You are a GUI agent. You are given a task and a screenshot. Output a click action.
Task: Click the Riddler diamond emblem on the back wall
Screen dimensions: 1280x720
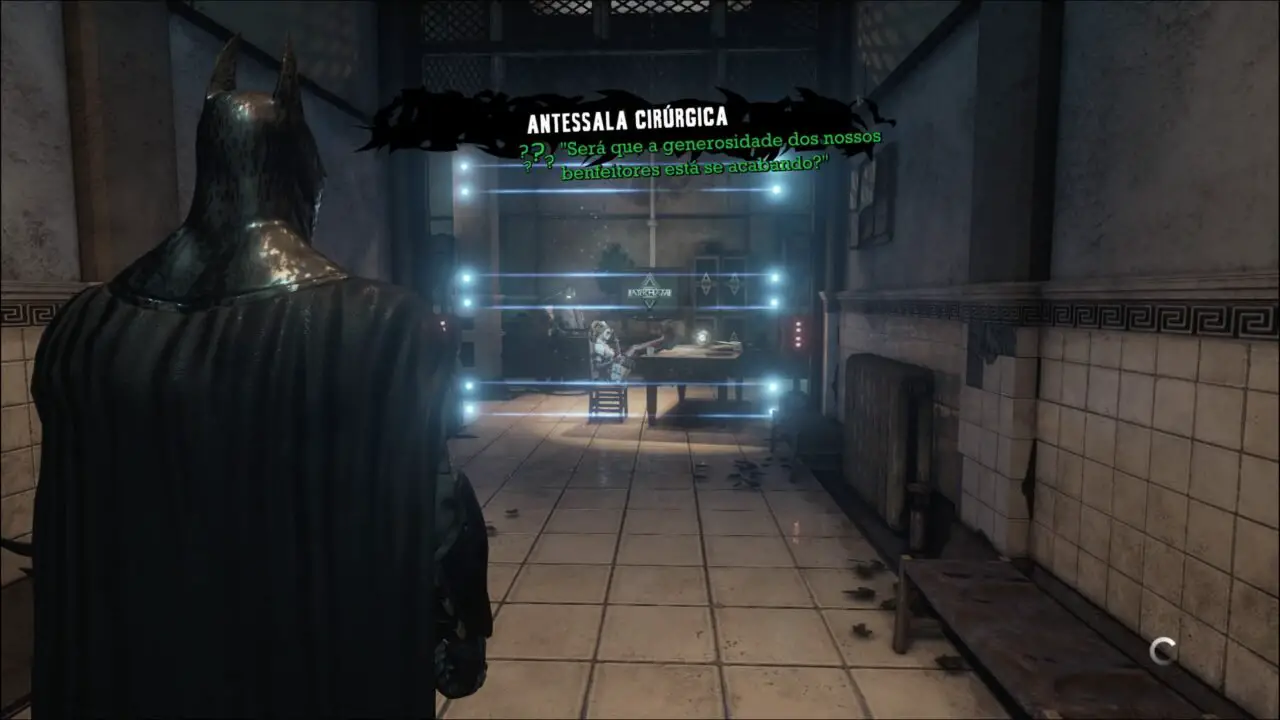(708, 283)
